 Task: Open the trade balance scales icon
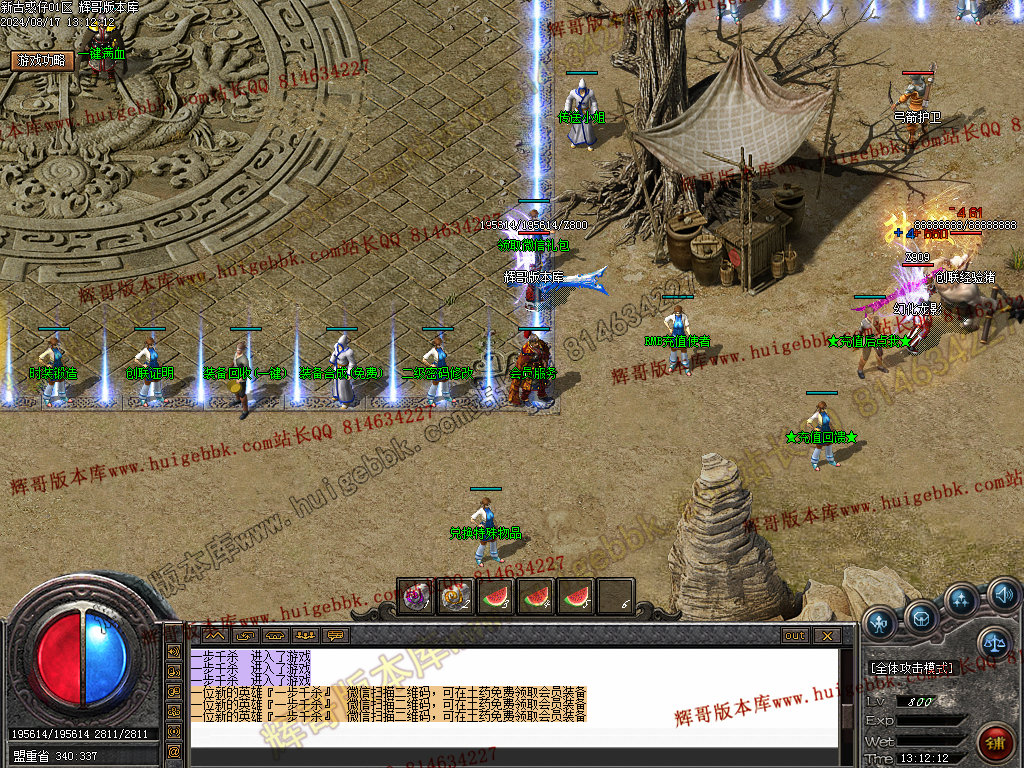[x=993, y=643]
